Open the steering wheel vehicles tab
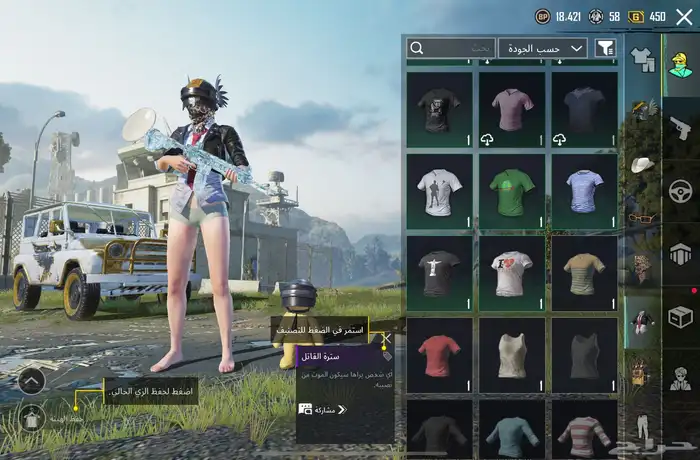 coord(681,190)
